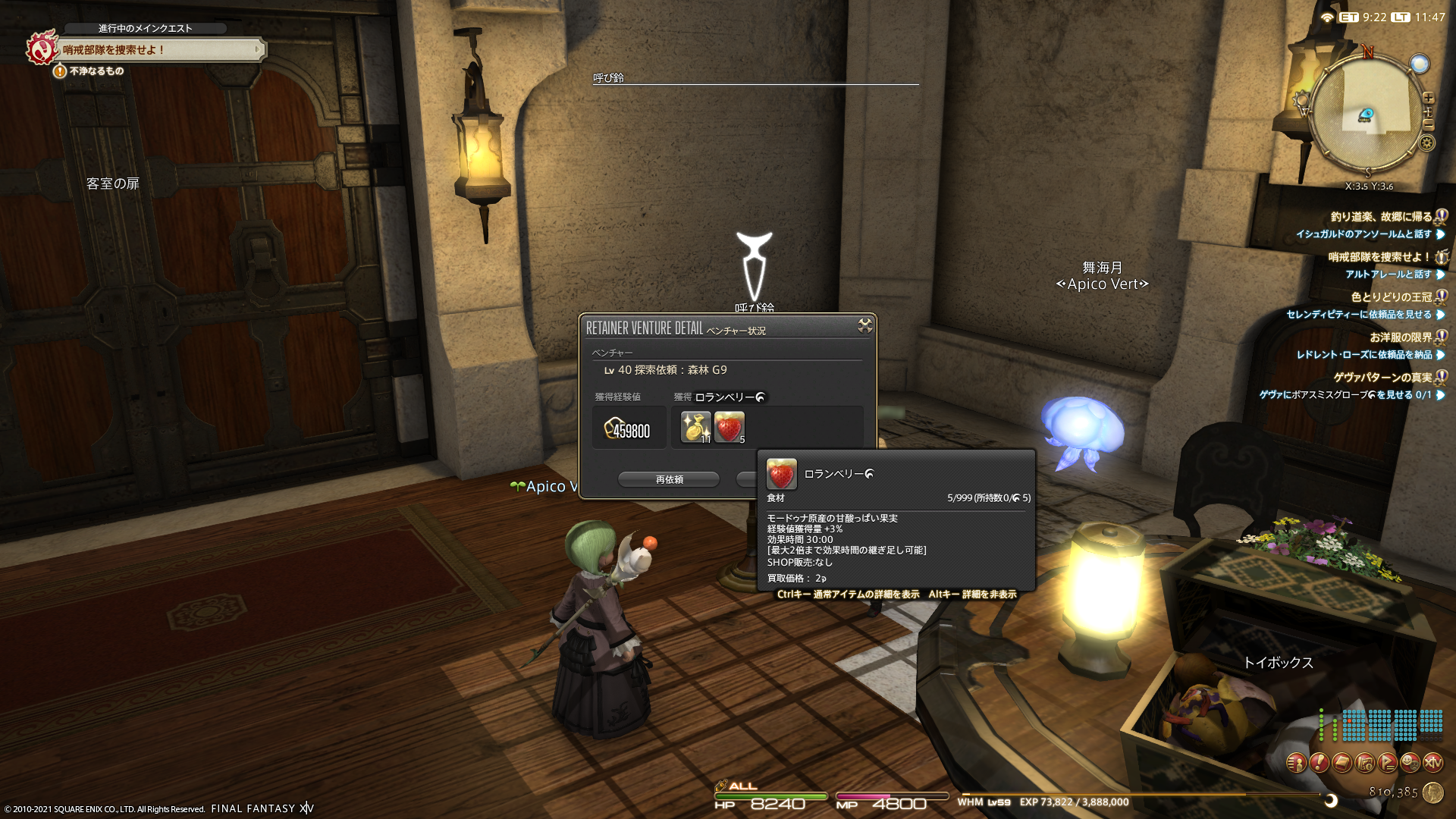Click the 再依頼 reassign venture button
Screen dimensions: 1456x819
tap(669, 479)
